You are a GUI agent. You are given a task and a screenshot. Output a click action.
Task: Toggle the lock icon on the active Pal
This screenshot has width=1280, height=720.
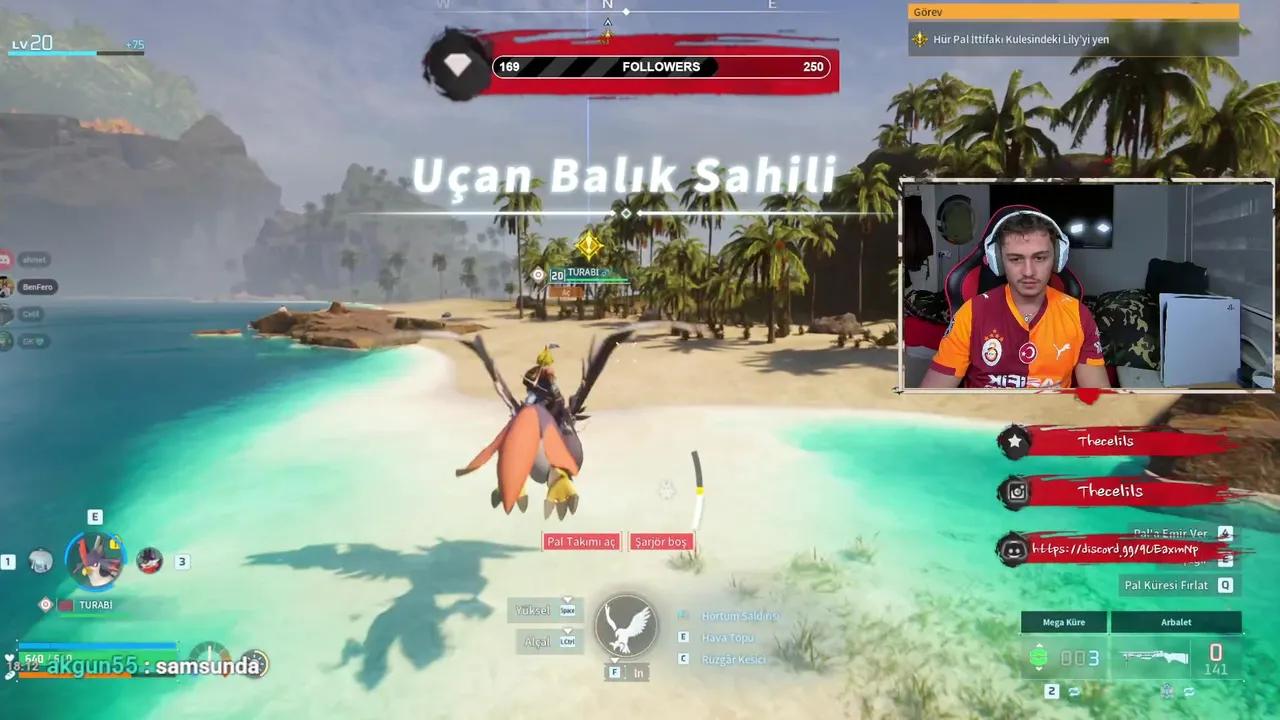click(x=112, y=544)
